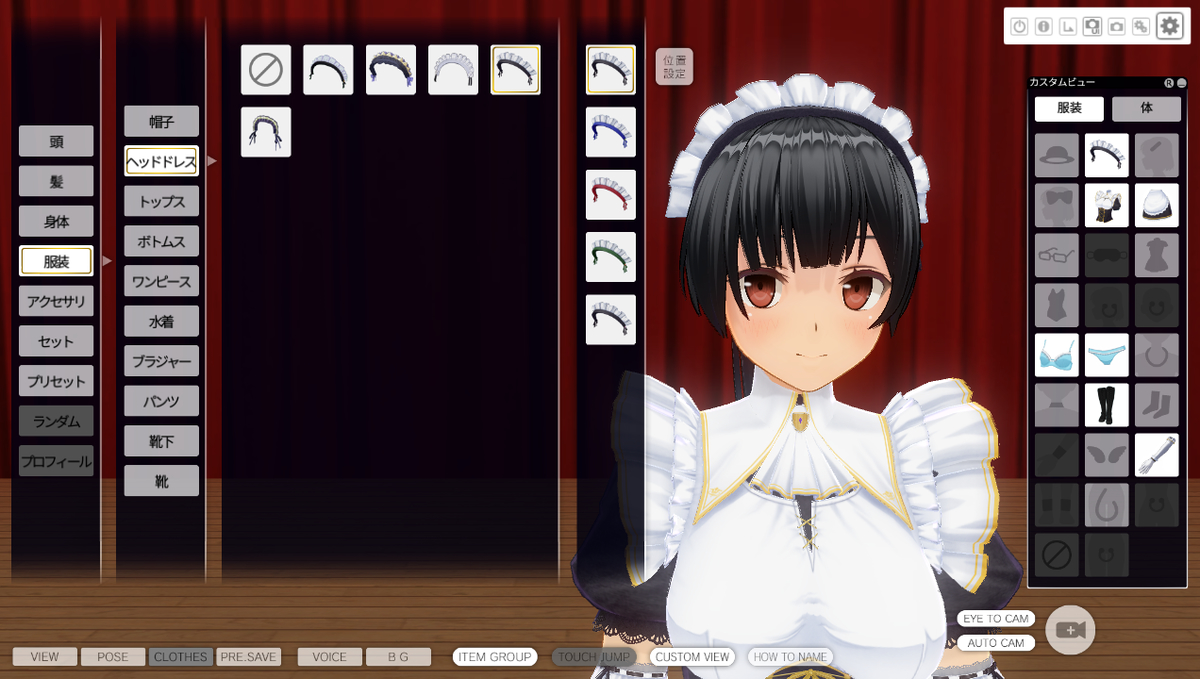The height and width of the screenshot is (679, 1200).
Task: Click the 位置設定 position setting button
Action: click(x=674, y=66)
